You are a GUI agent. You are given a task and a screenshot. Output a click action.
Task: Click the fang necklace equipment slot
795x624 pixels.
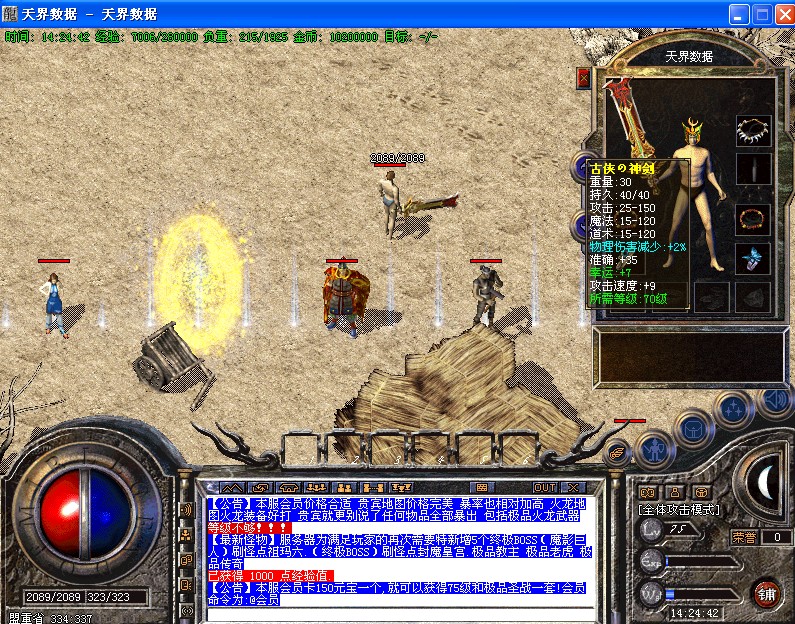pyautogui.click(x=753, y=131)
